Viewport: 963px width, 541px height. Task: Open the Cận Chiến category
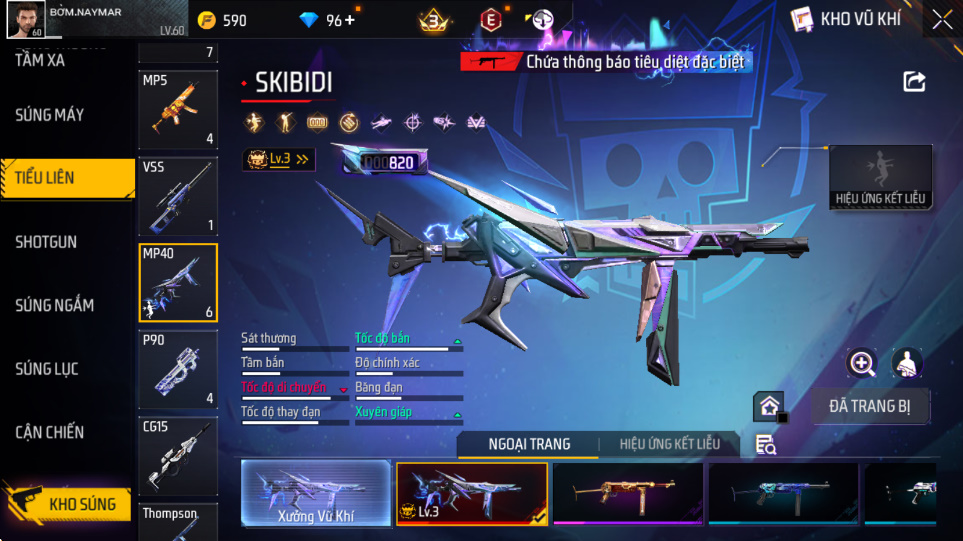(50, 432)
